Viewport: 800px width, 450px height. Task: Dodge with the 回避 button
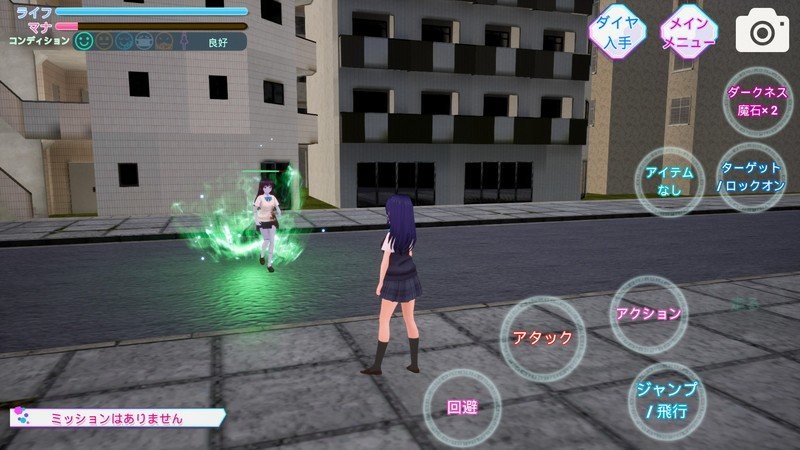pos(461,407)
